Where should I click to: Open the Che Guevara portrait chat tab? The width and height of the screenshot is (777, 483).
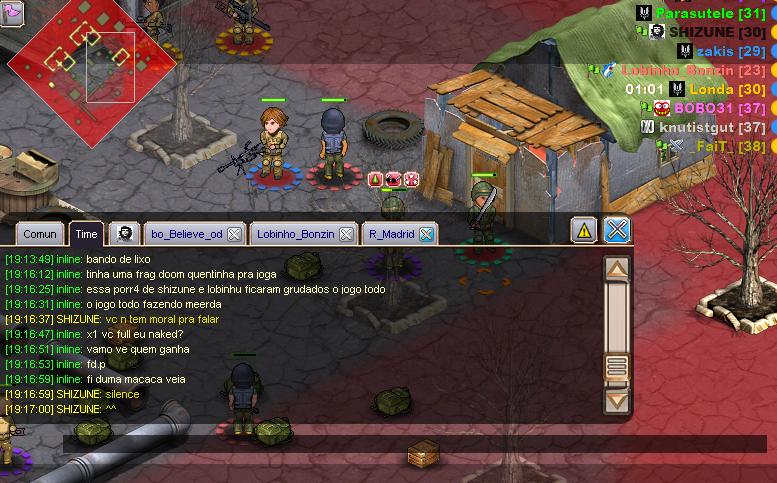124,234
